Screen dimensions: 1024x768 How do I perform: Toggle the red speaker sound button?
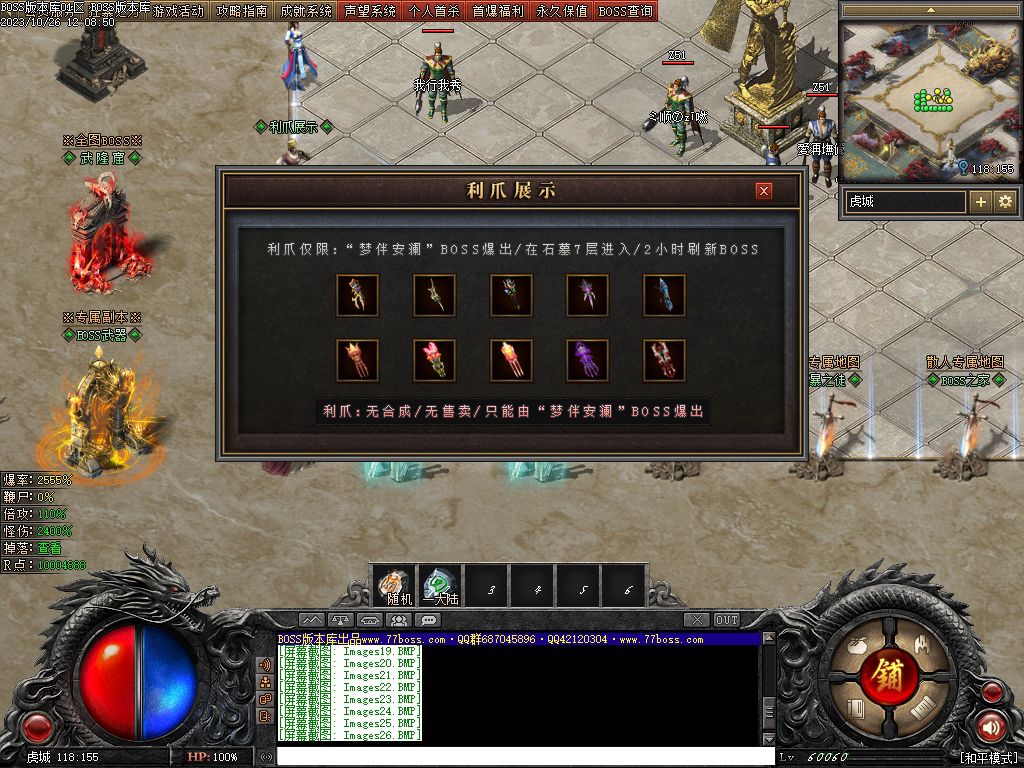[991, 727]
